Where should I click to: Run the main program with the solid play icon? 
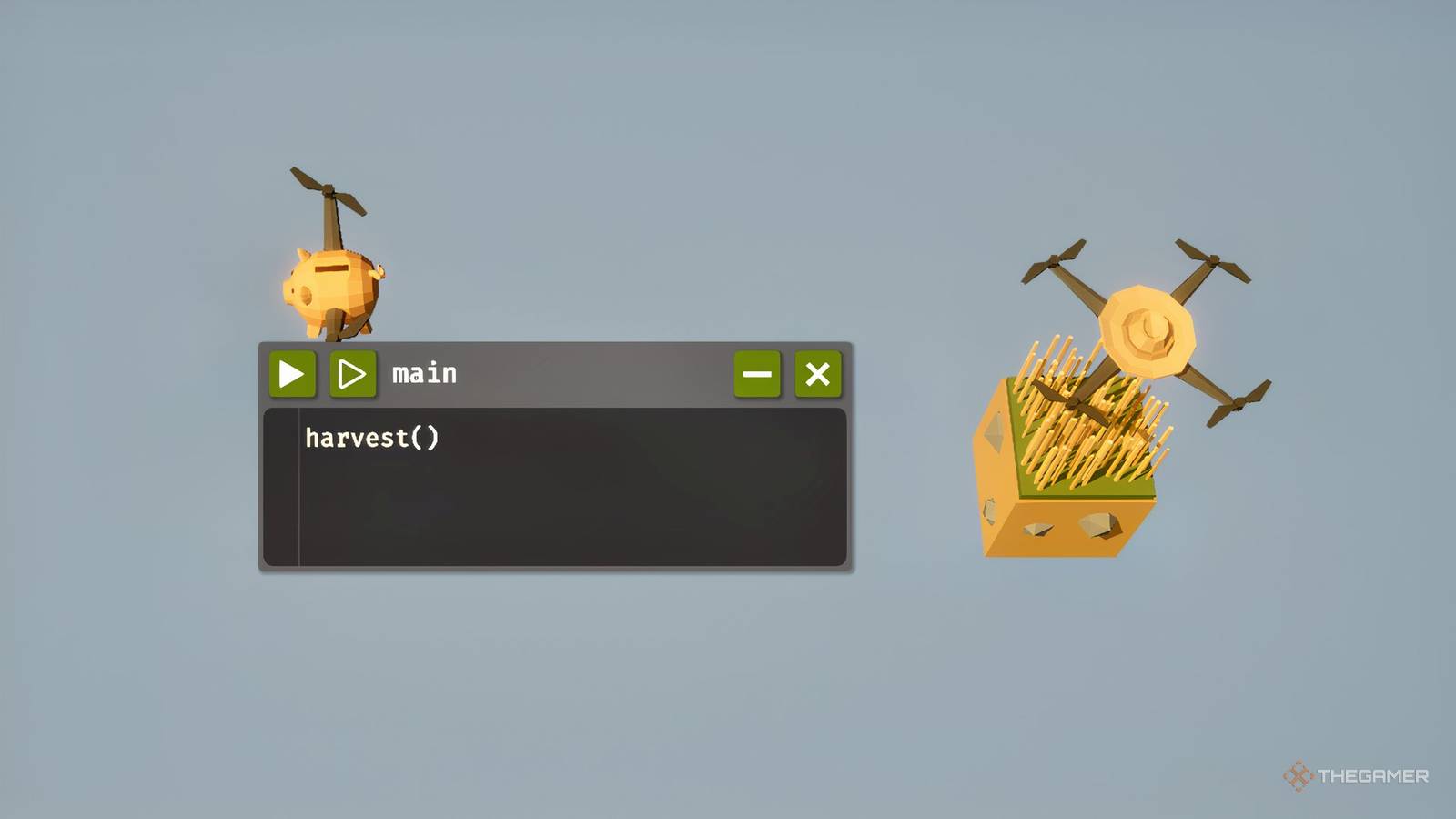pos(291,372)
